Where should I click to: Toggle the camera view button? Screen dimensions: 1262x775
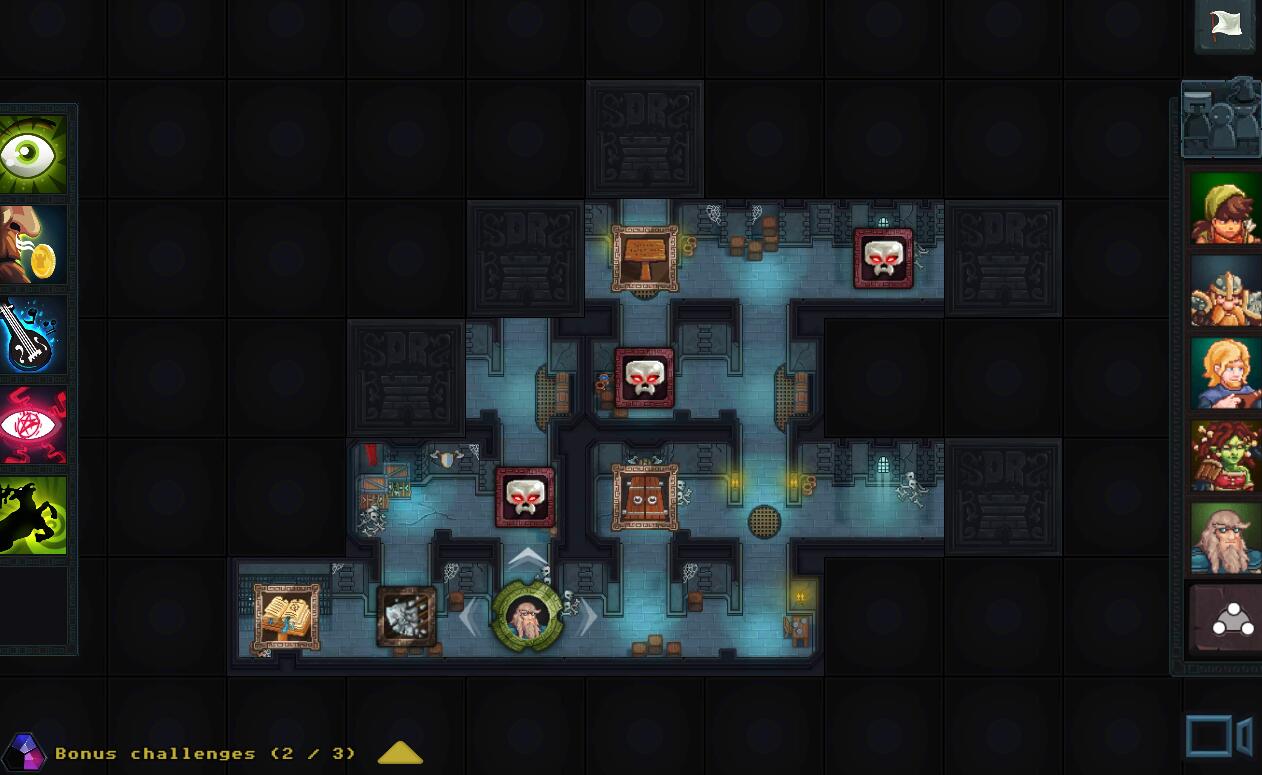(x=1219, y=737)
